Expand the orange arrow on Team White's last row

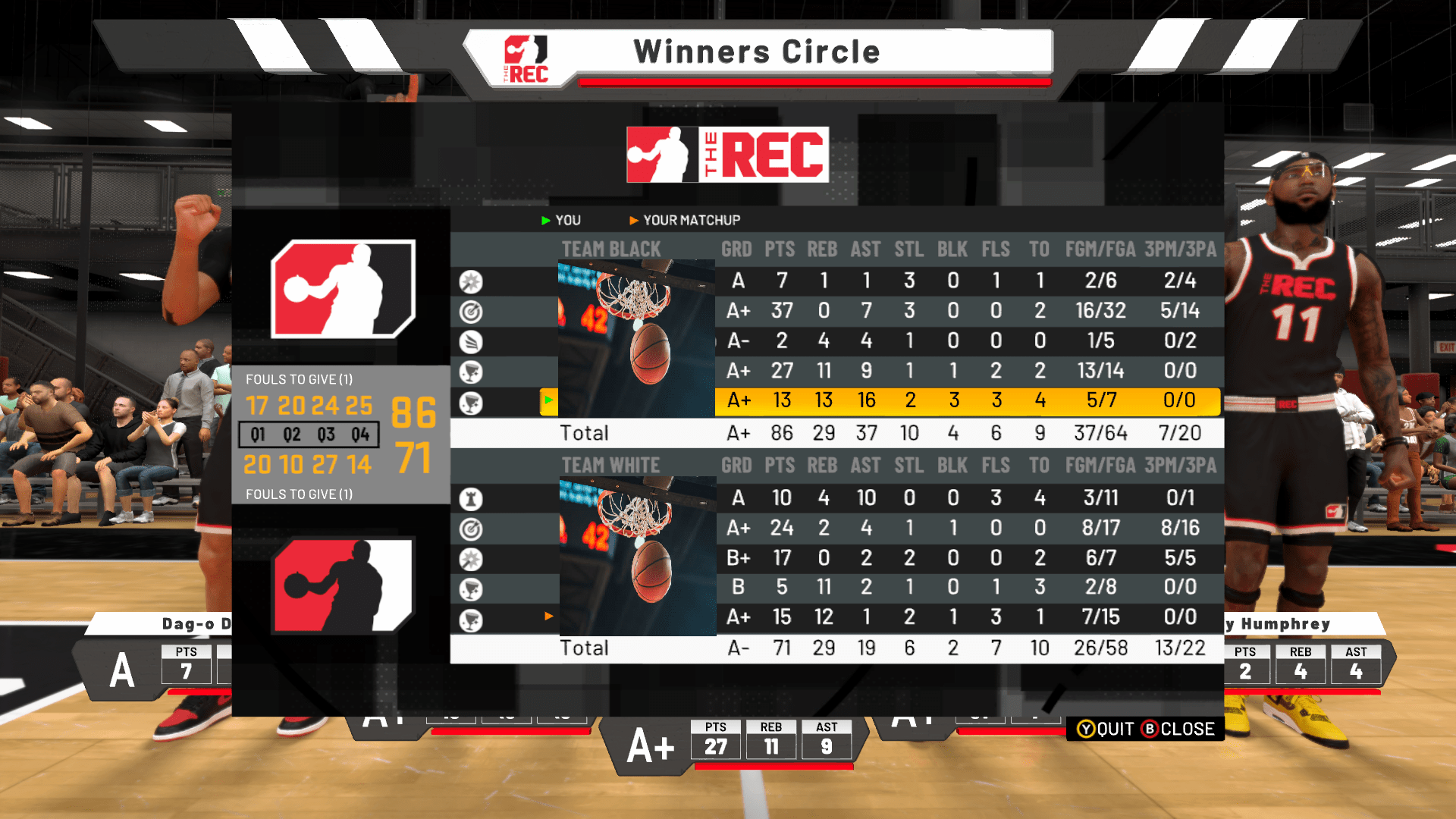tap(549, 617)
